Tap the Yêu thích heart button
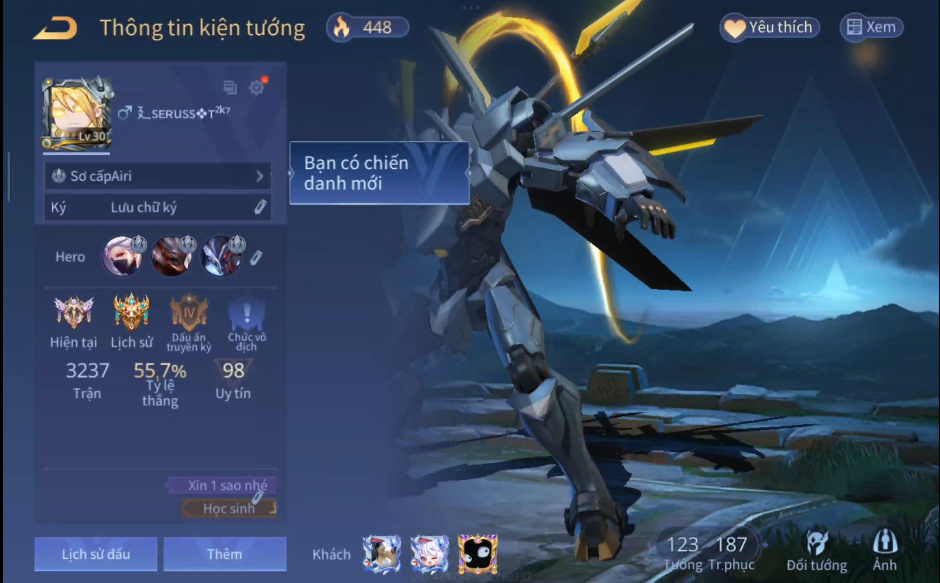This screenshot has width=940, height=583. coord(769,28)
